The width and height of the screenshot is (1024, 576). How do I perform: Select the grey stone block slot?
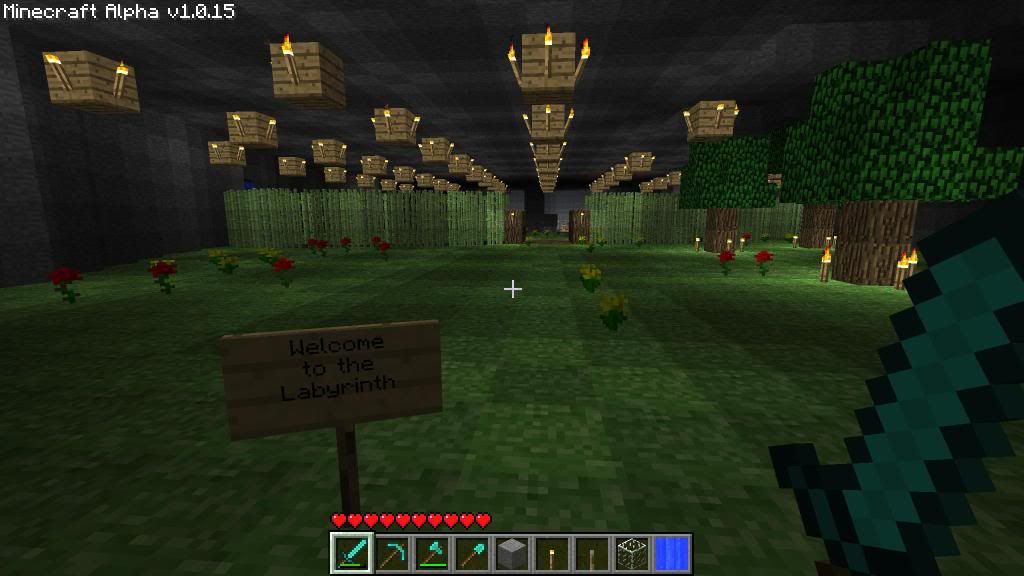pos(511,552)
